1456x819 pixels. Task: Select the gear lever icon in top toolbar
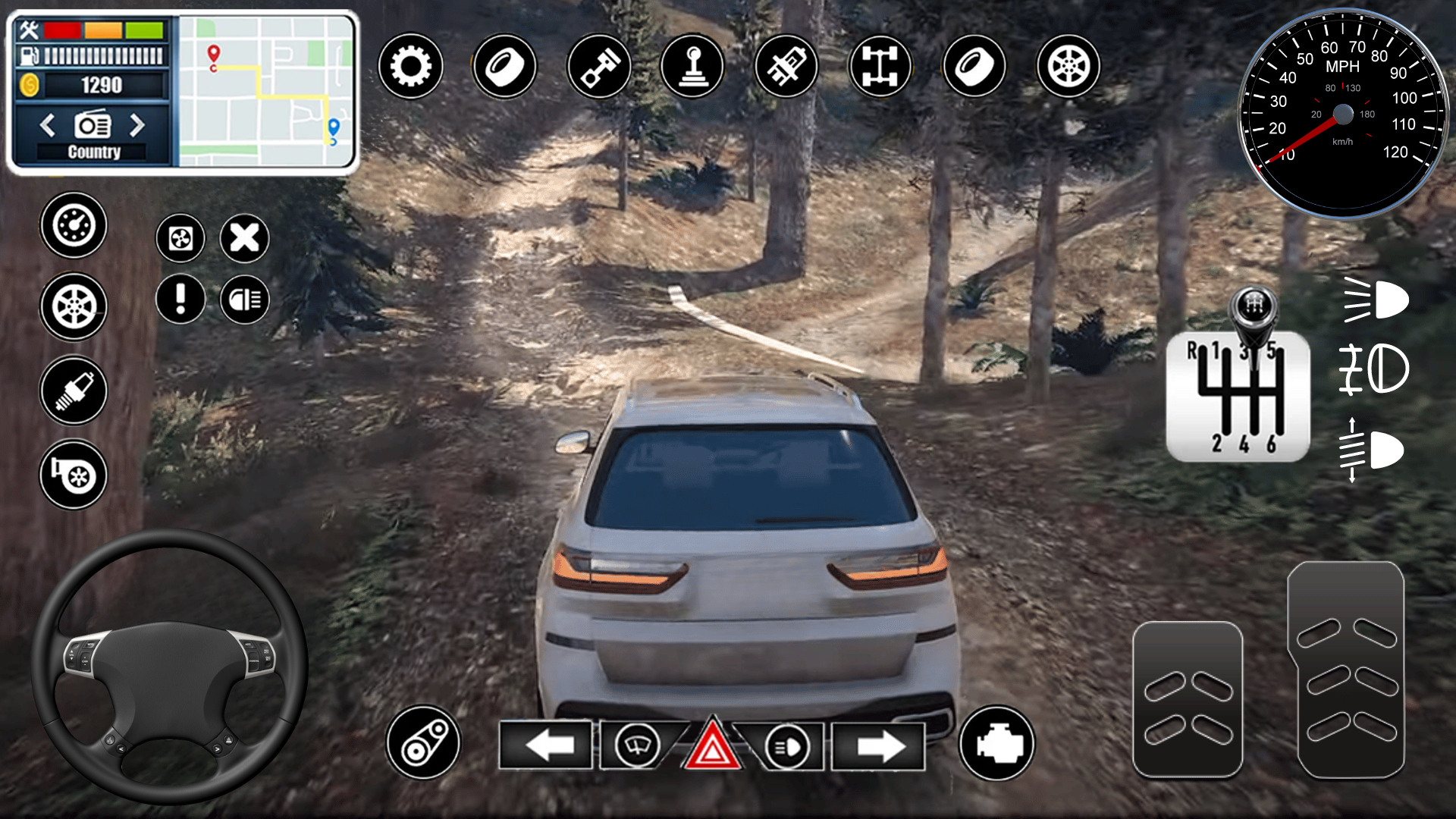click(x=691, y=67)
